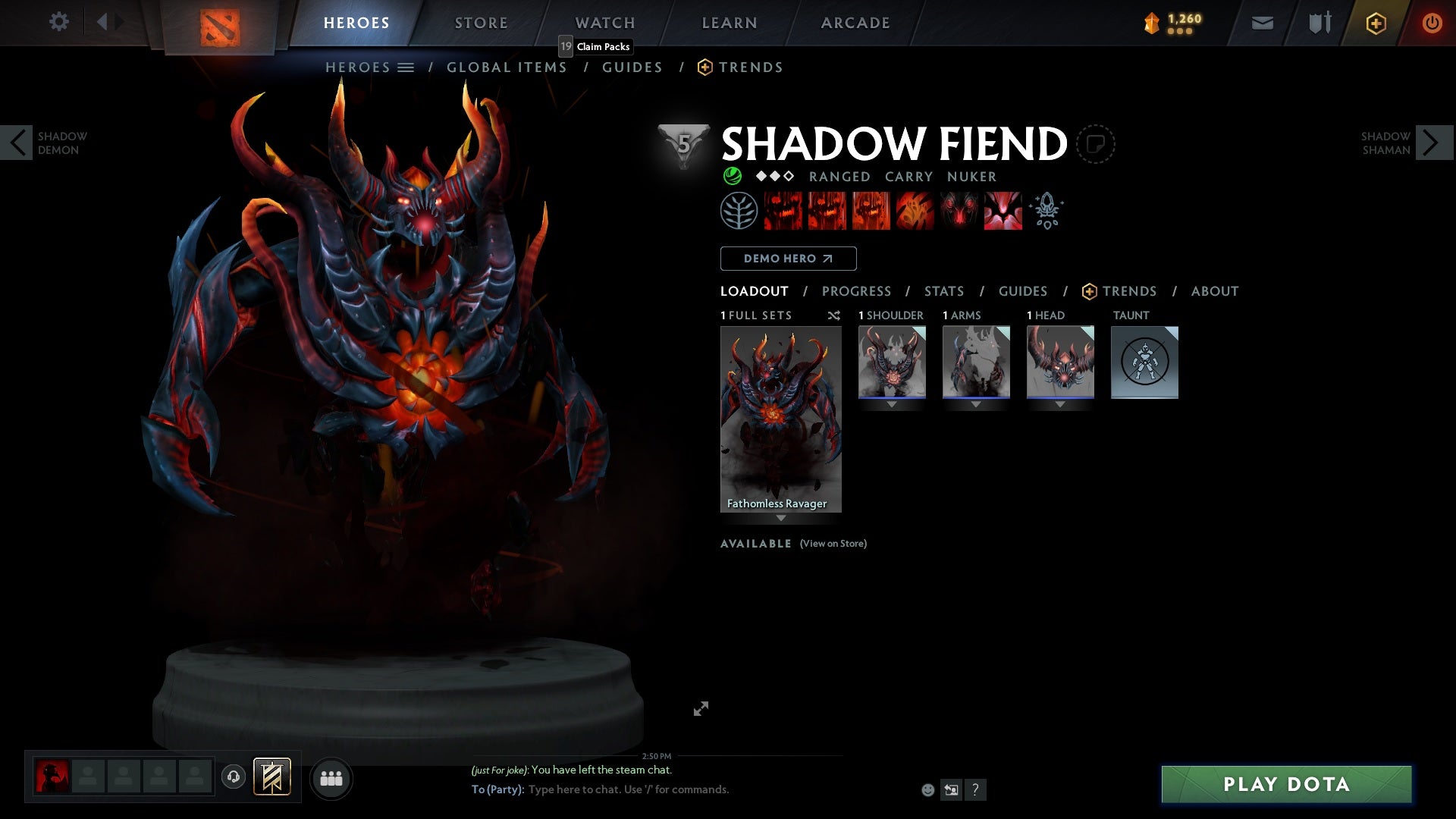Open the settings gear icon
1456x819 pixels.
tap(58, 22)
